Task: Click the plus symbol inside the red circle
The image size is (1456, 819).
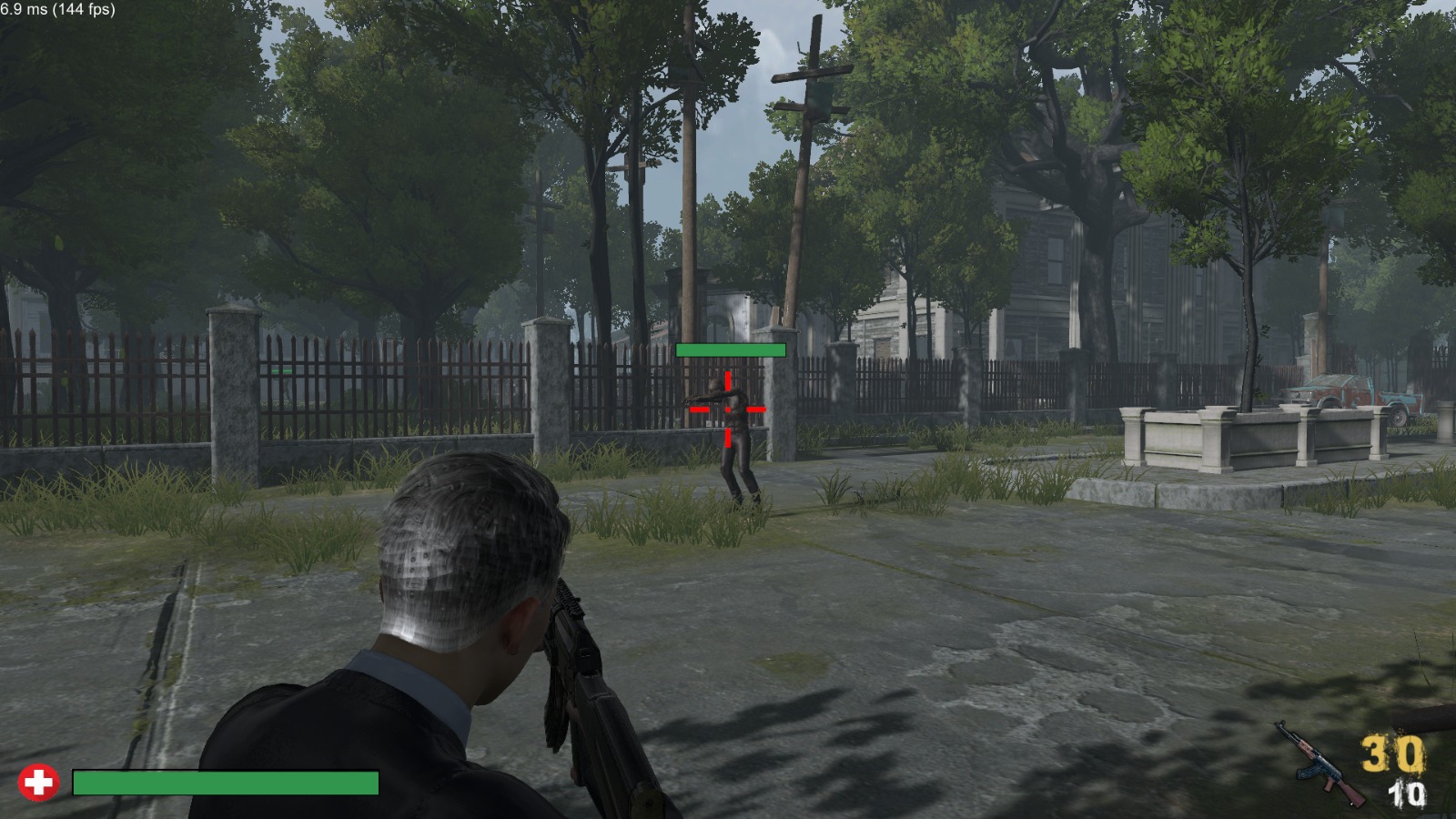Action: [38, 781]
